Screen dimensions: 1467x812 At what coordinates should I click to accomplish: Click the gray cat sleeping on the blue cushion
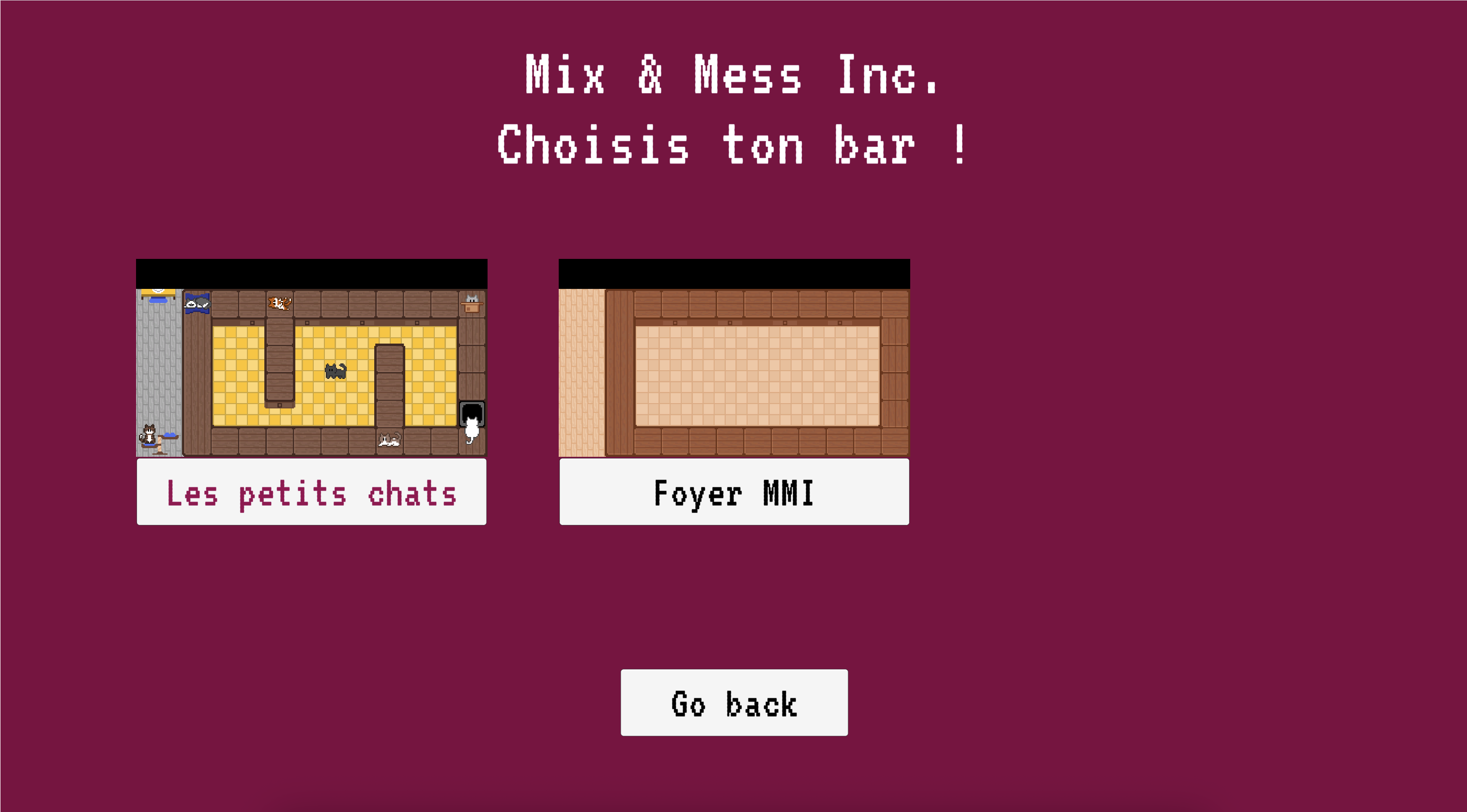pyautogui.click(x=197, y=304)
